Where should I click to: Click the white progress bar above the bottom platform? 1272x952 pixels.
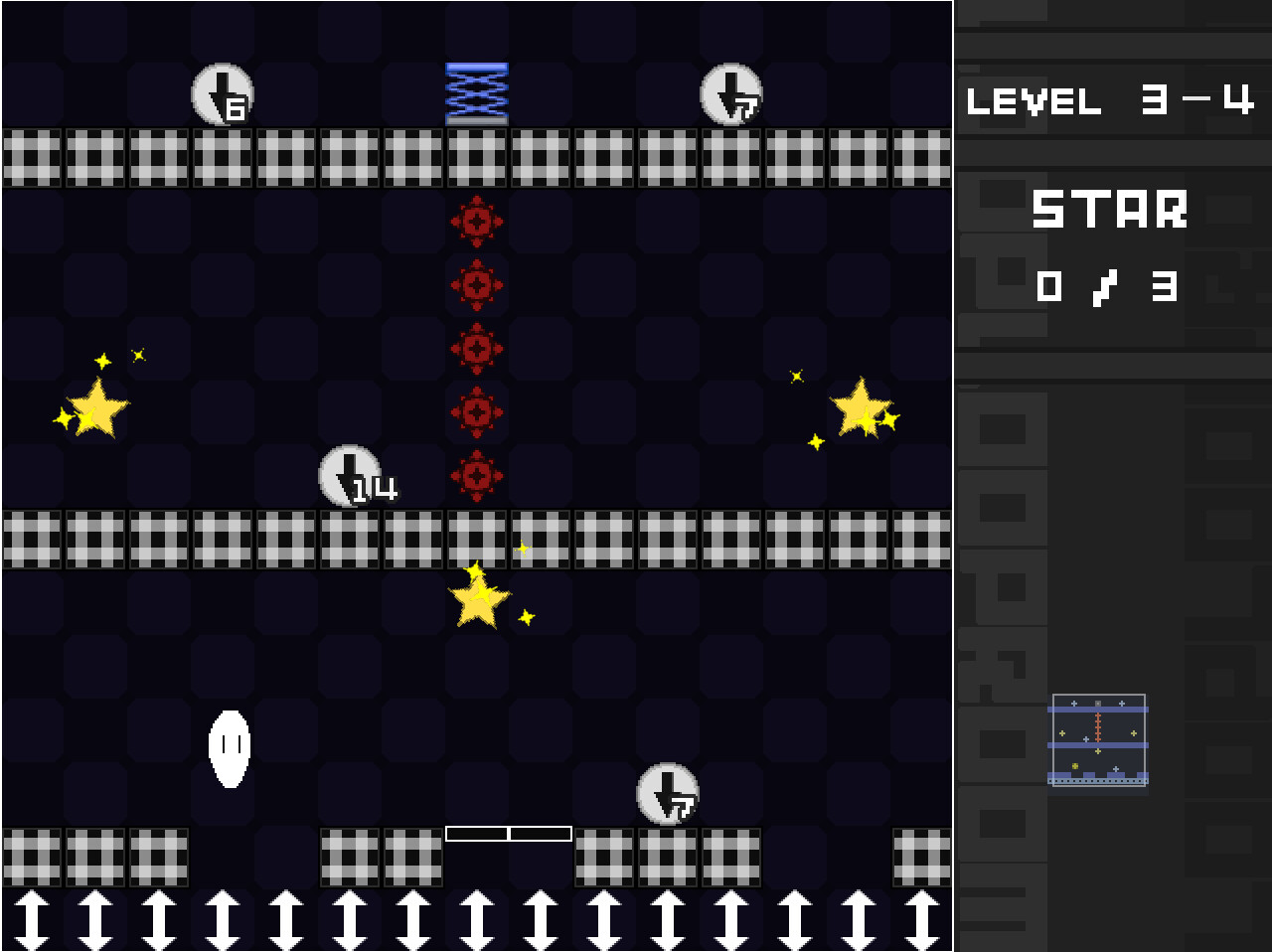509,834
